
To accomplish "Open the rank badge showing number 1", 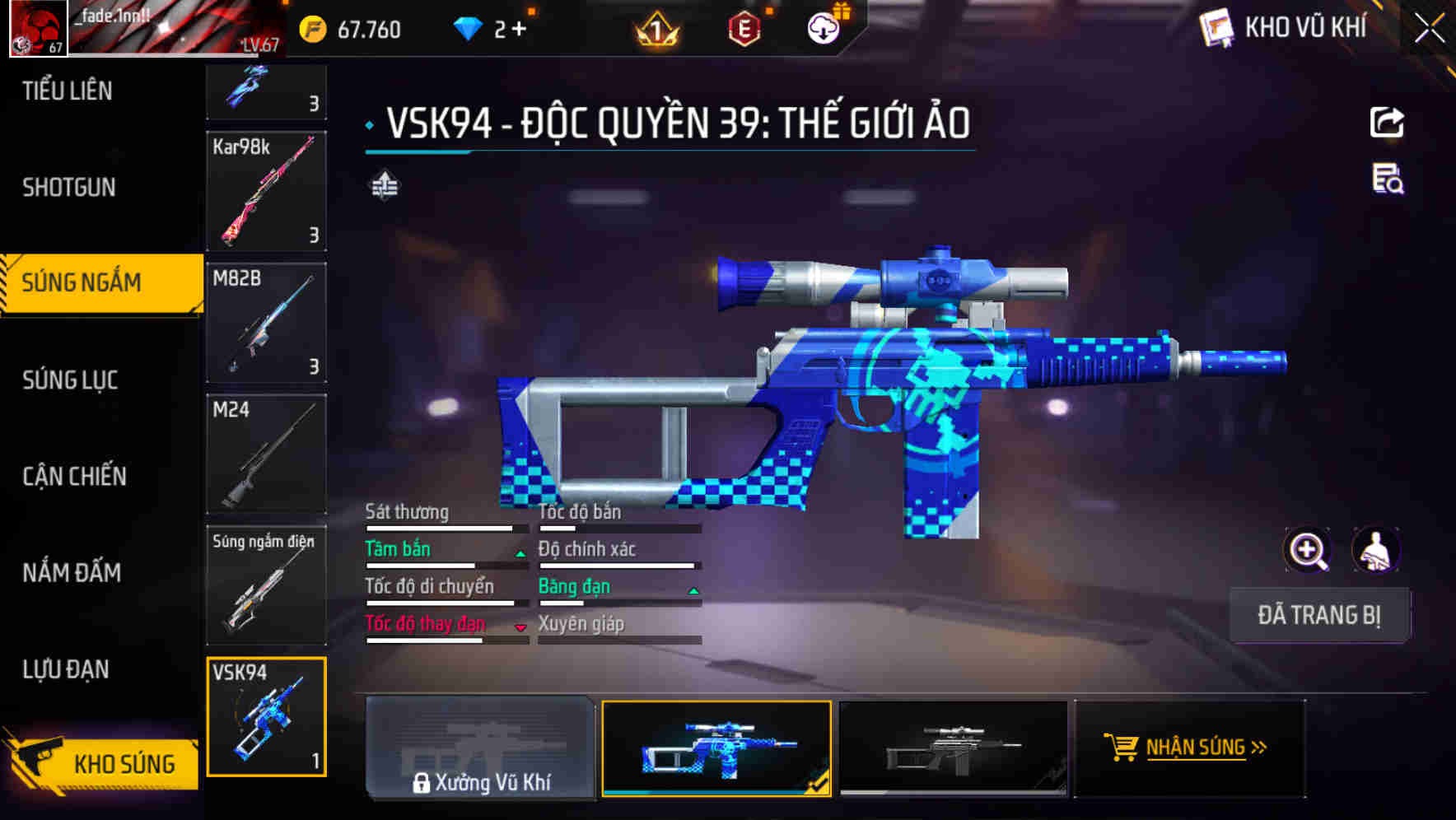I will click(x=655, y=27).
